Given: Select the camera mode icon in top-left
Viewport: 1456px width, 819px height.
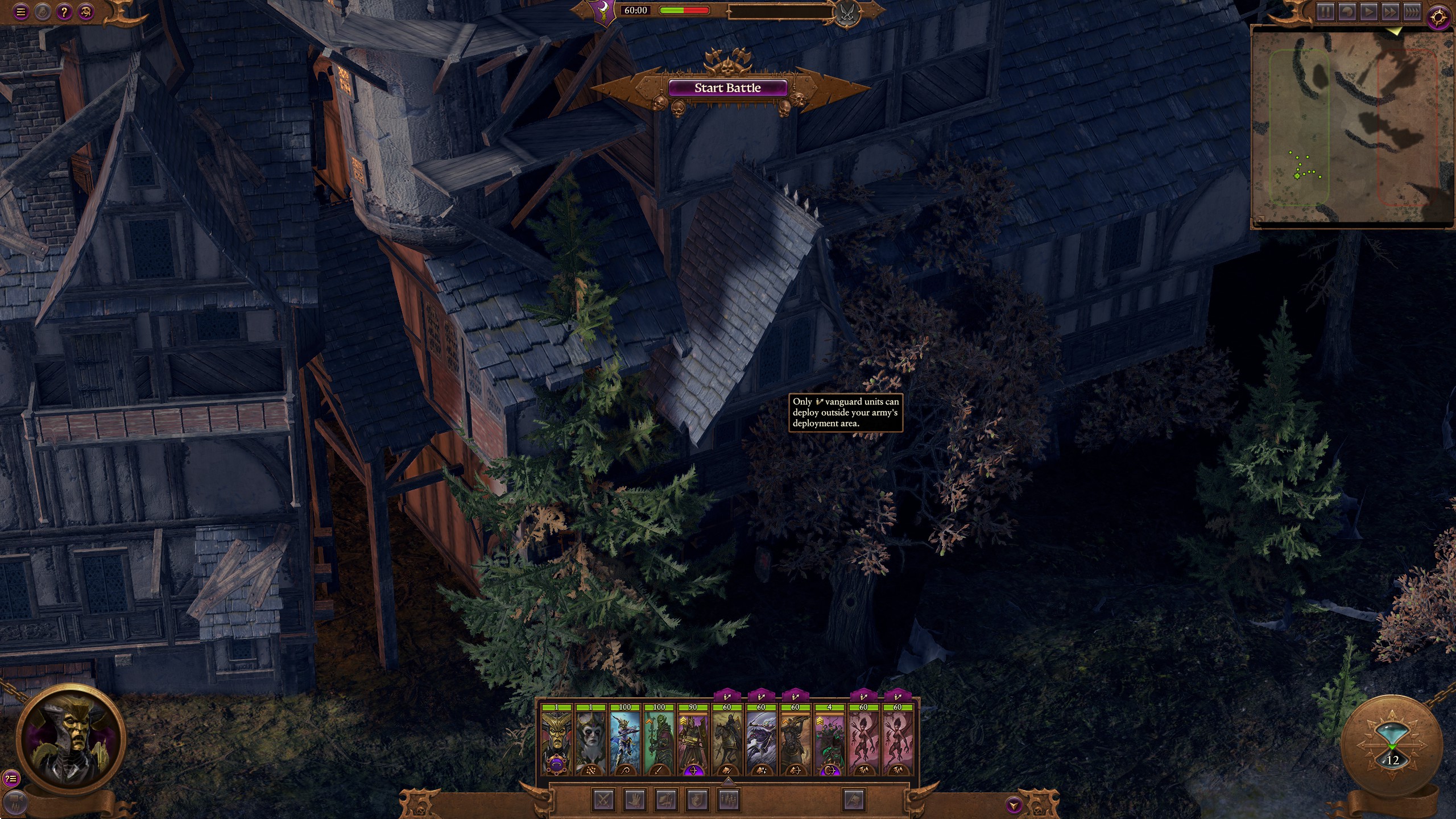Looking at the screenshot, I should pyautogui.click(x=85, y=13).
